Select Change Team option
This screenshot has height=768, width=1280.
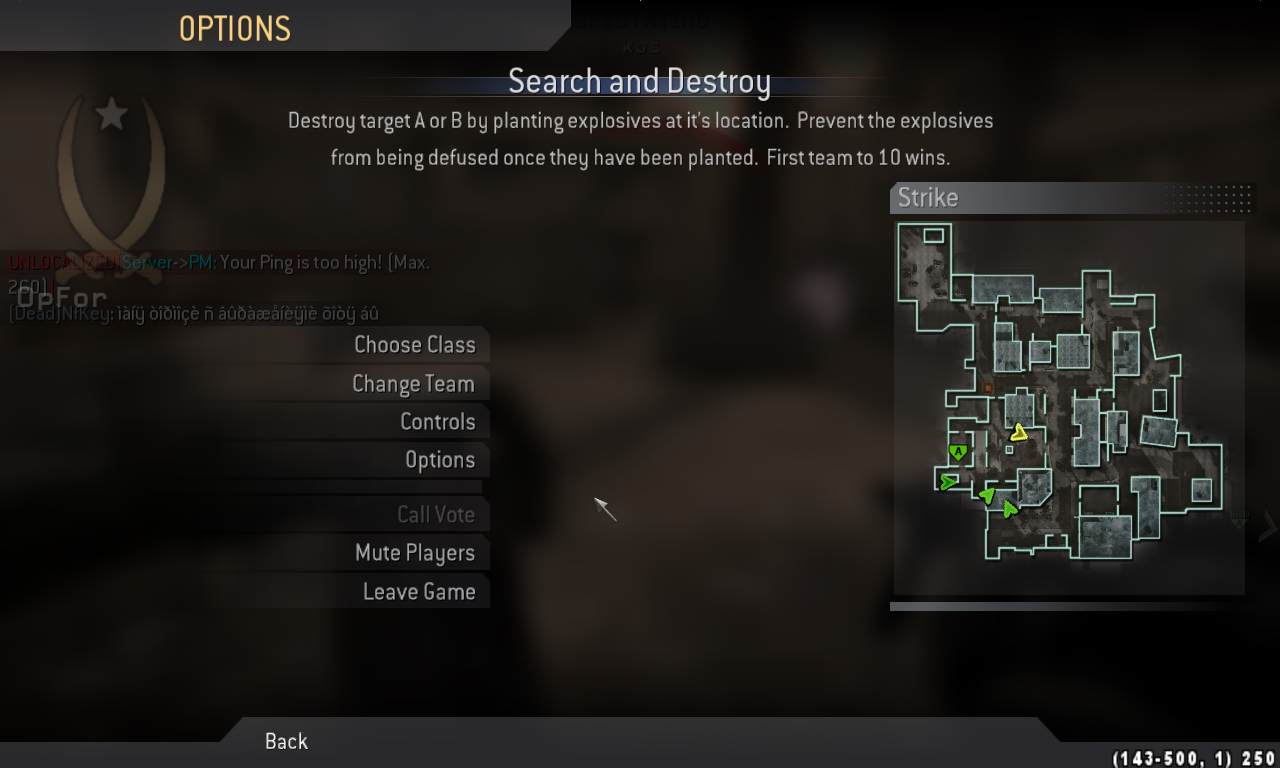click(x=413, y=384)
